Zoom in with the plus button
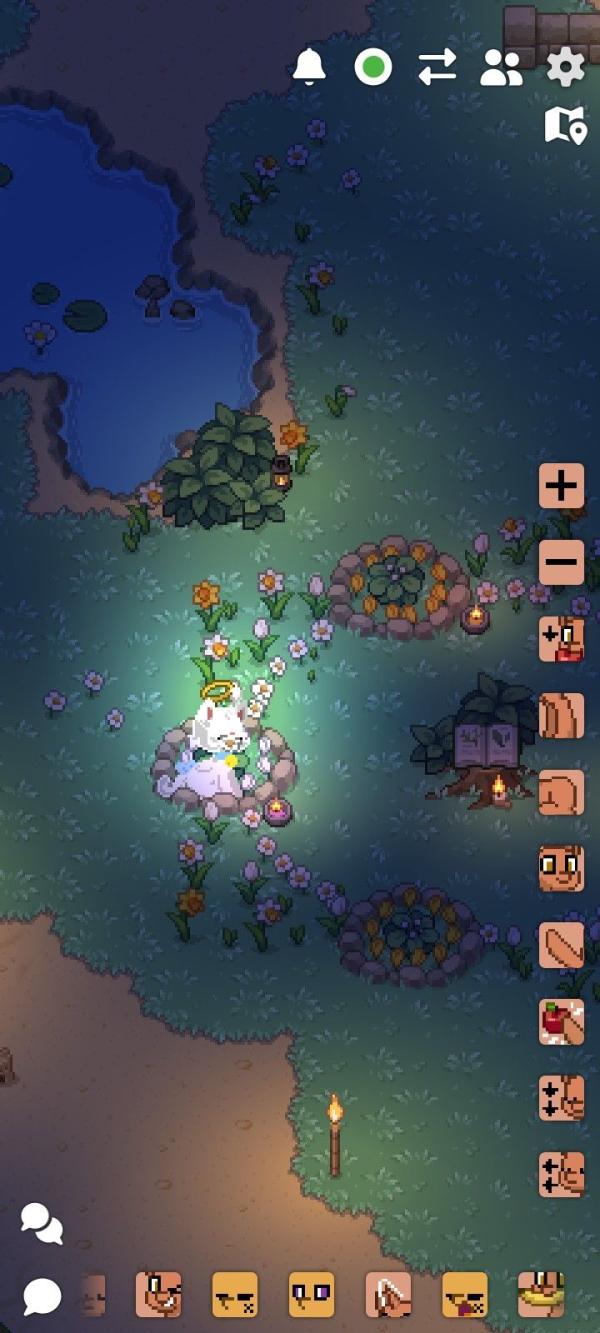This screenshot has width=600, height=1333. tap(561, 486)
